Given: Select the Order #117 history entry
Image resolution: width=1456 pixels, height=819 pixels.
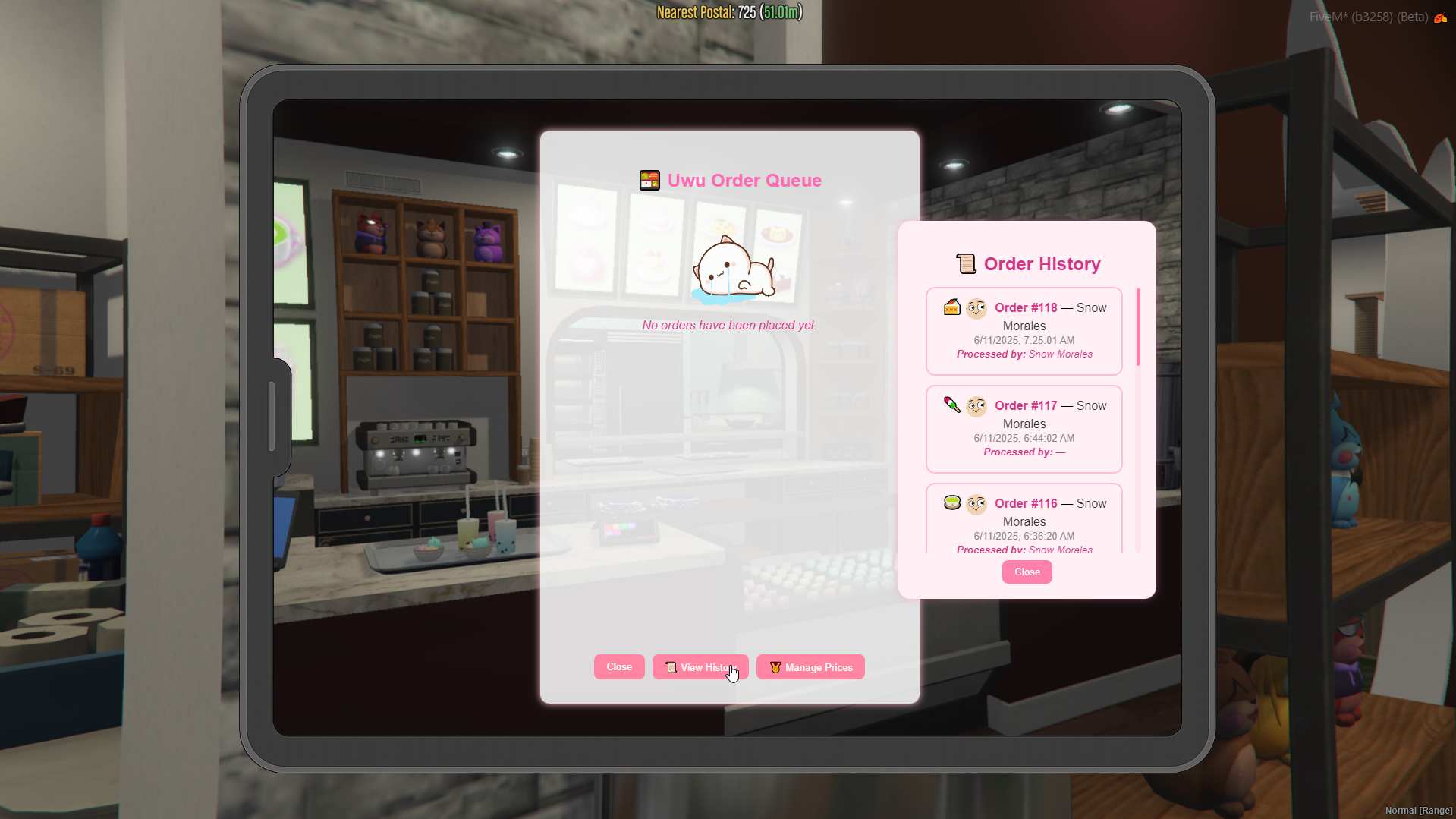Looking at the screenshot, I should 1024,429.
